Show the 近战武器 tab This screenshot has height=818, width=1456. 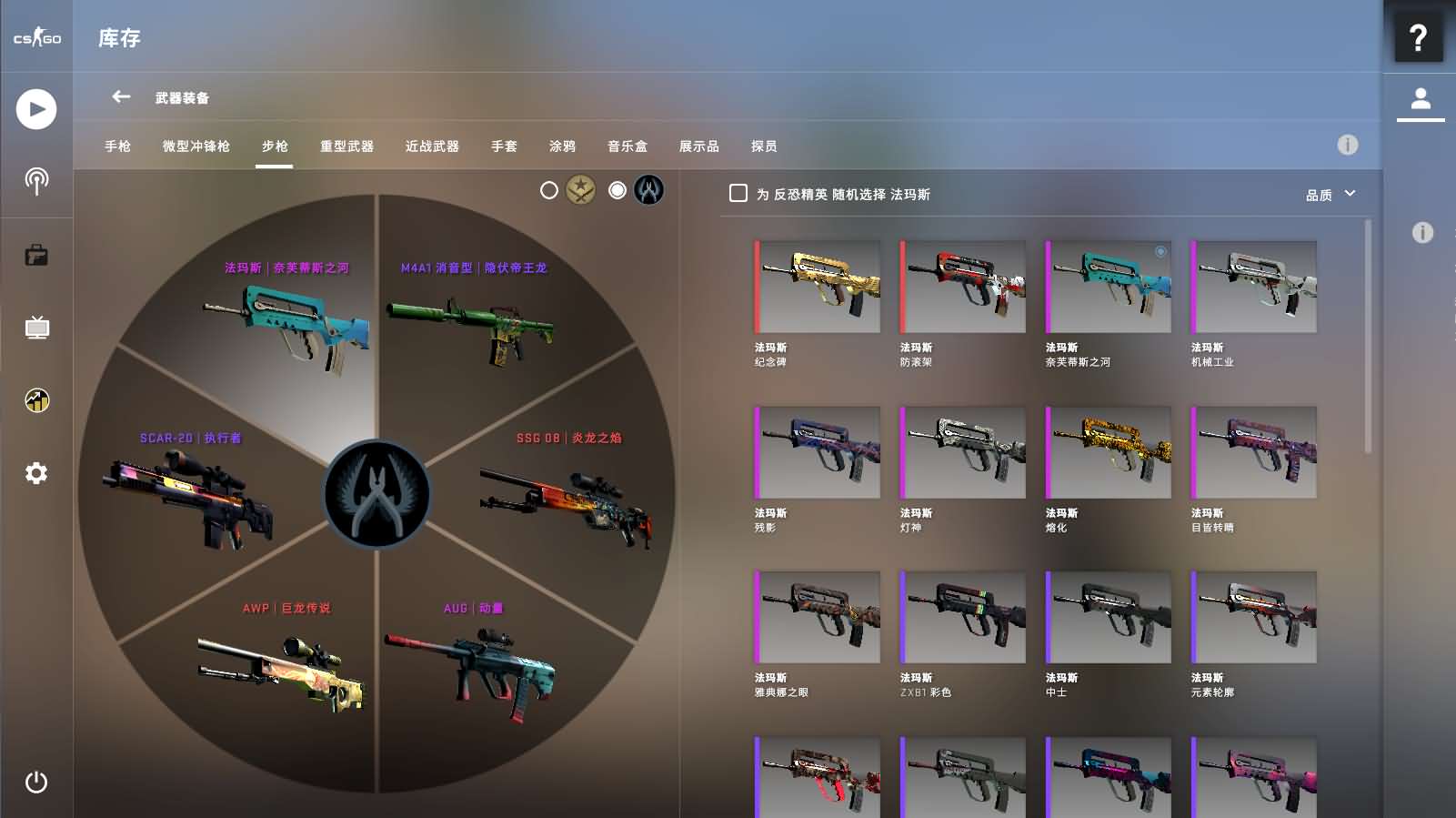[x=432, y=146]
